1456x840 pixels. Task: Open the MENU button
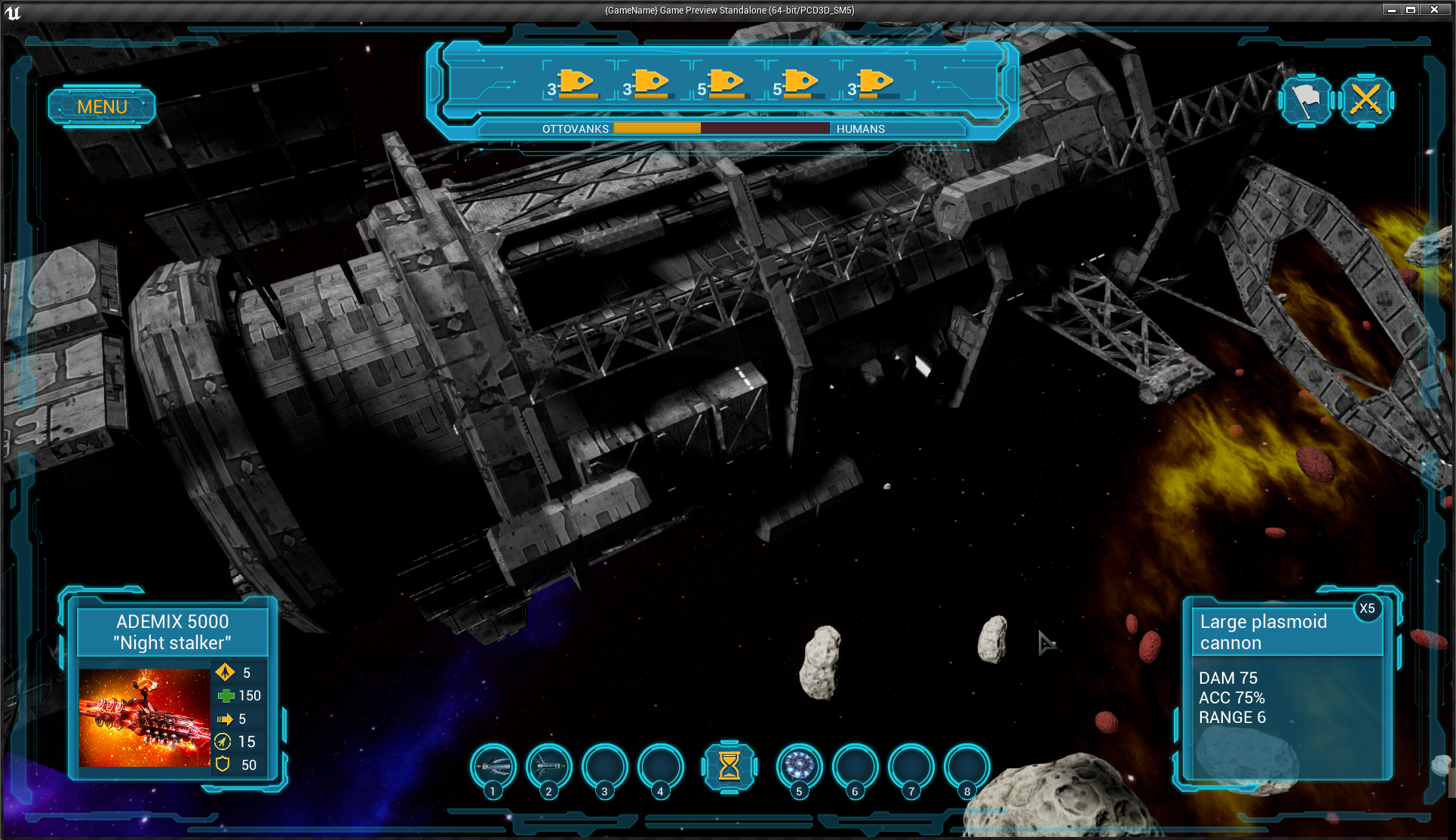[x=102, y=106]
